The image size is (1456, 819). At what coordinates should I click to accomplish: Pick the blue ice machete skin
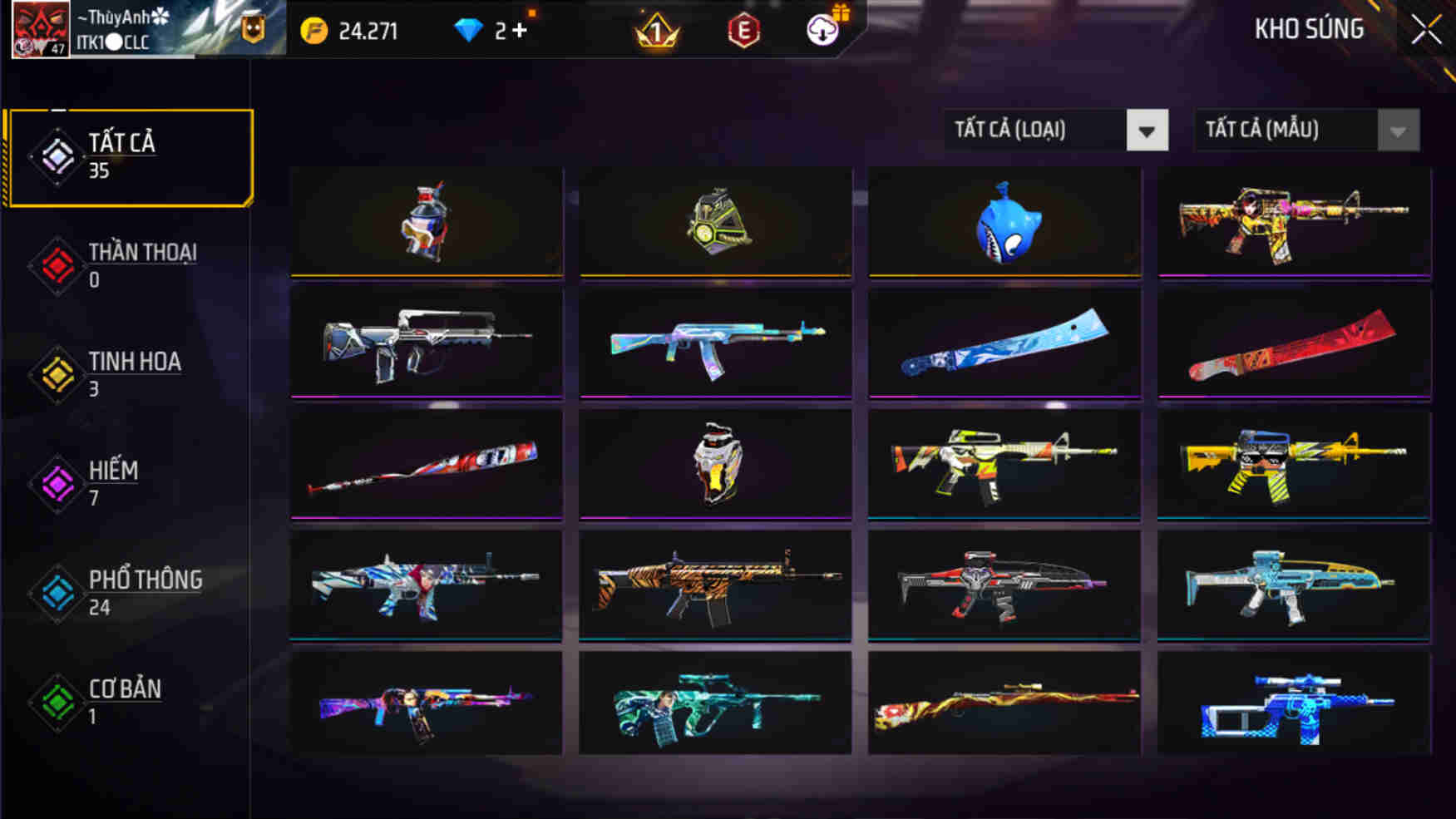(1004, 343)
